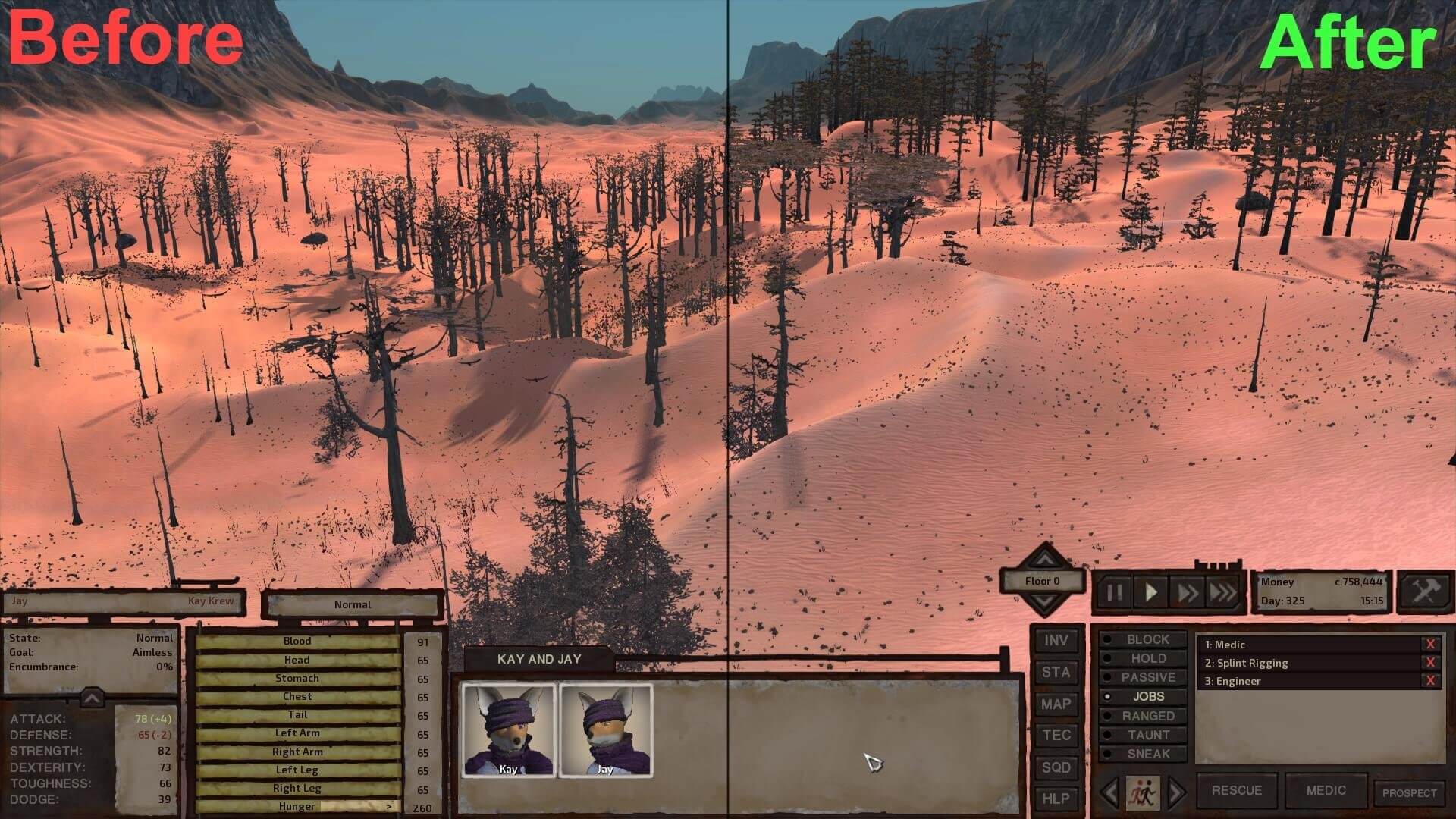Toggle the BLOCK combat stance
Screen dimensions: 1456x819
click(1147, 640)
